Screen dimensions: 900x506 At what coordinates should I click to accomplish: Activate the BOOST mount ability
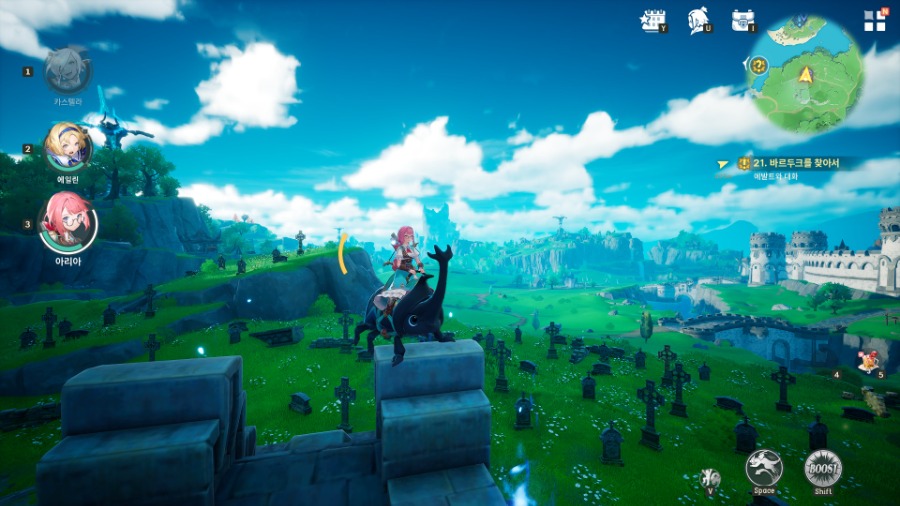click(823, 468)
